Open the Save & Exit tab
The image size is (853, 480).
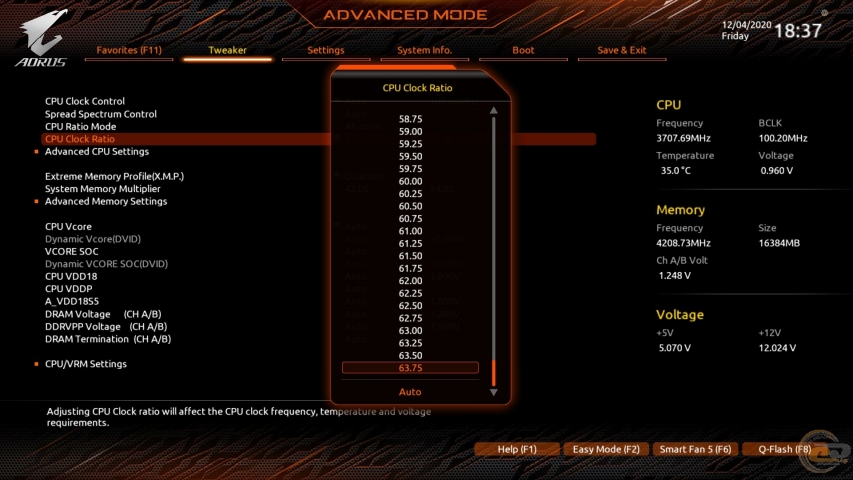pyautogui.click(x=622, y=50)
